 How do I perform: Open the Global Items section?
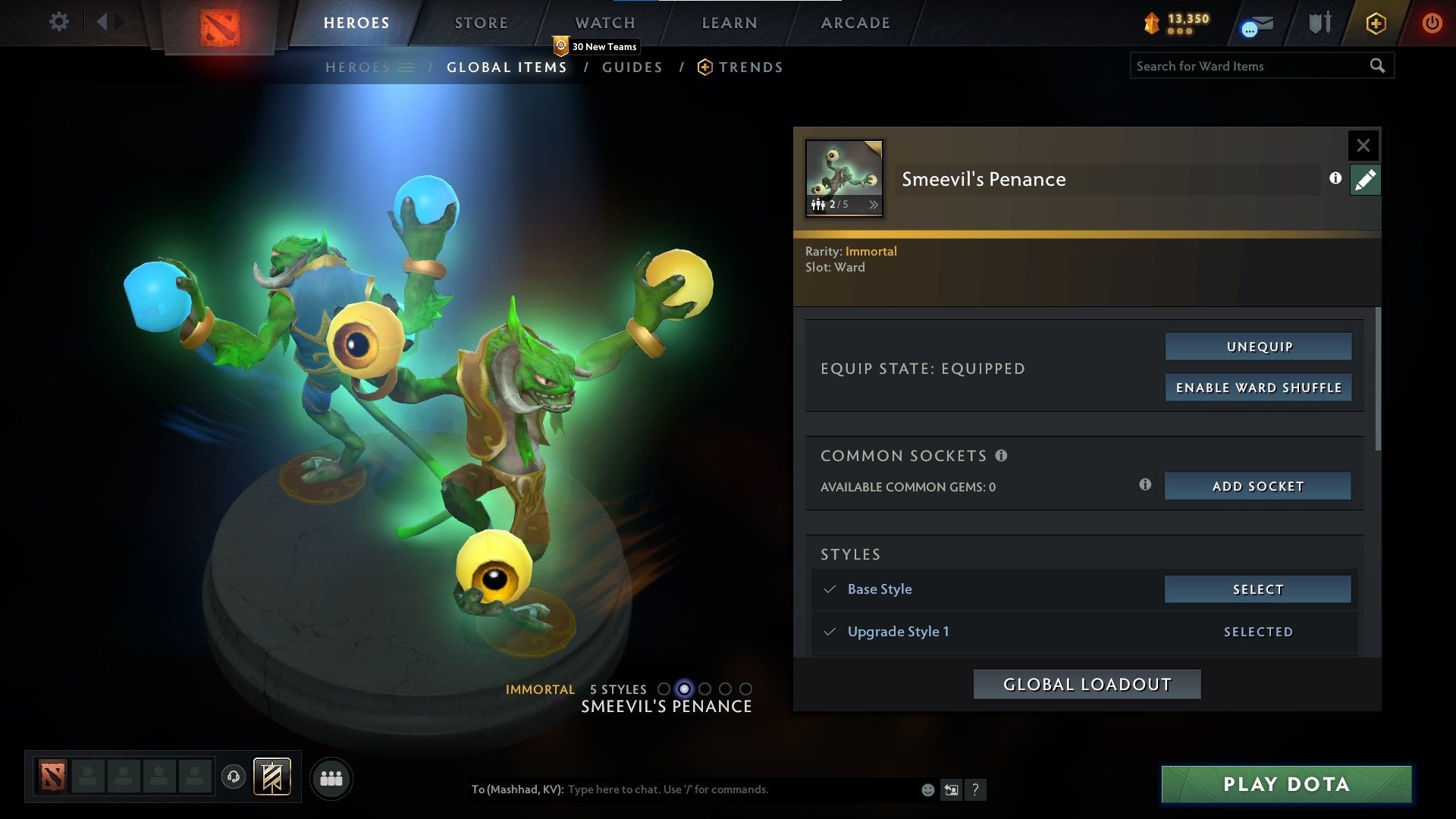pos(506,67)
